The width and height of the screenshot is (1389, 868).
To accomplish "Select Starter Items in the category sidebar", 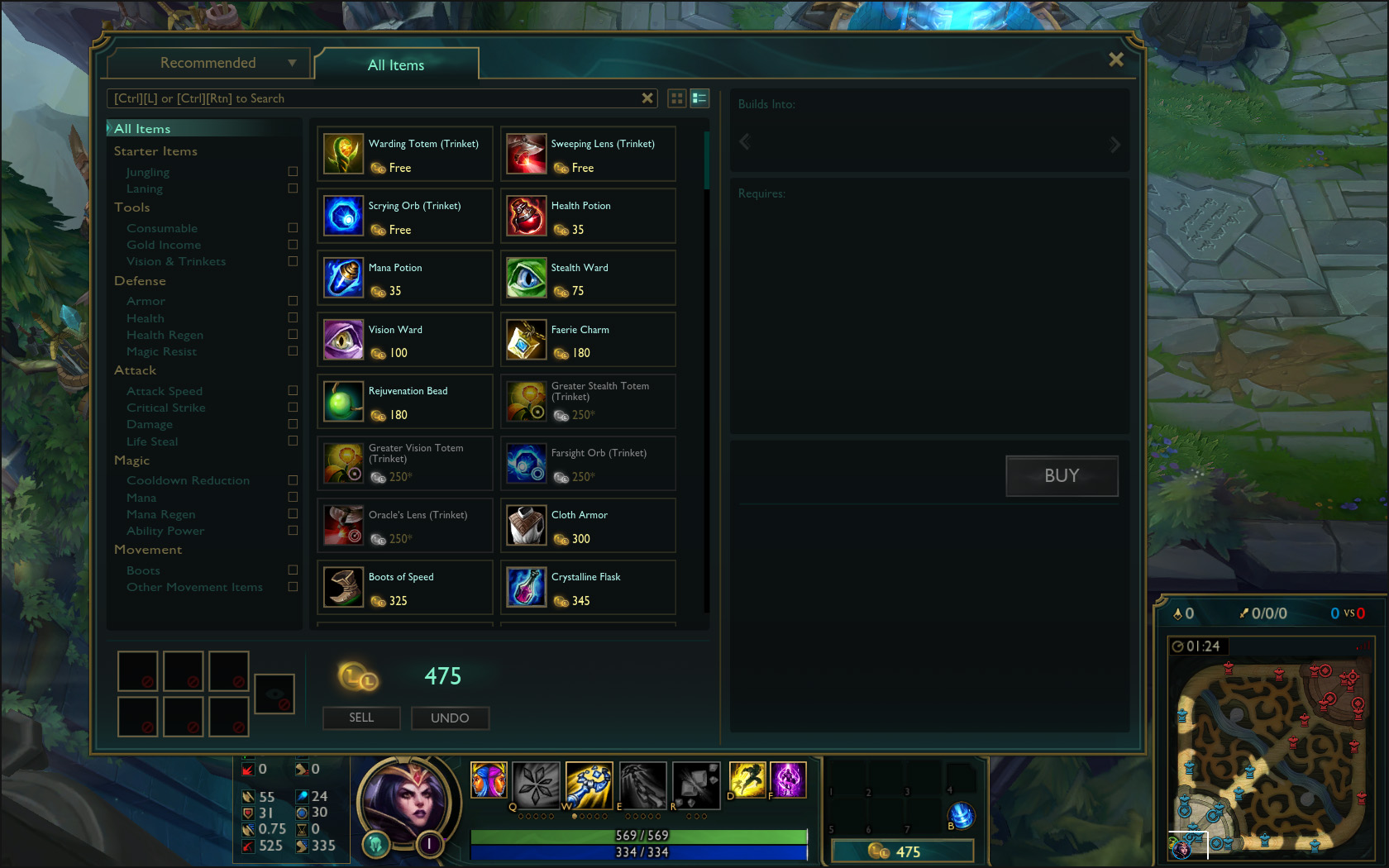I will tap(155, 151).
